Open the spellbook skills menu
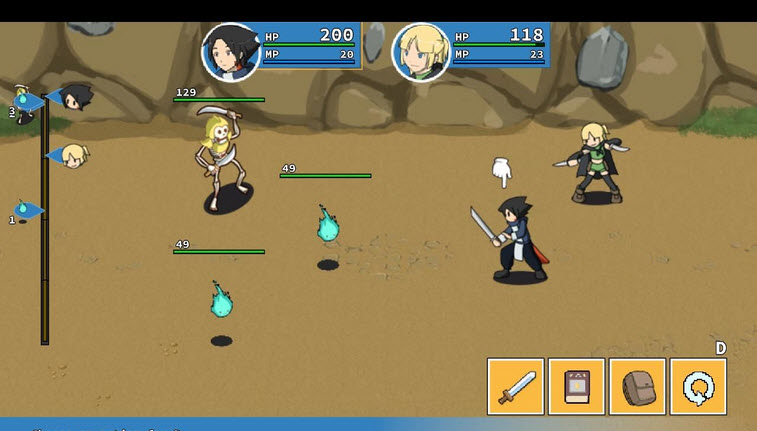 pyautogui.click(x=577, y=386)
